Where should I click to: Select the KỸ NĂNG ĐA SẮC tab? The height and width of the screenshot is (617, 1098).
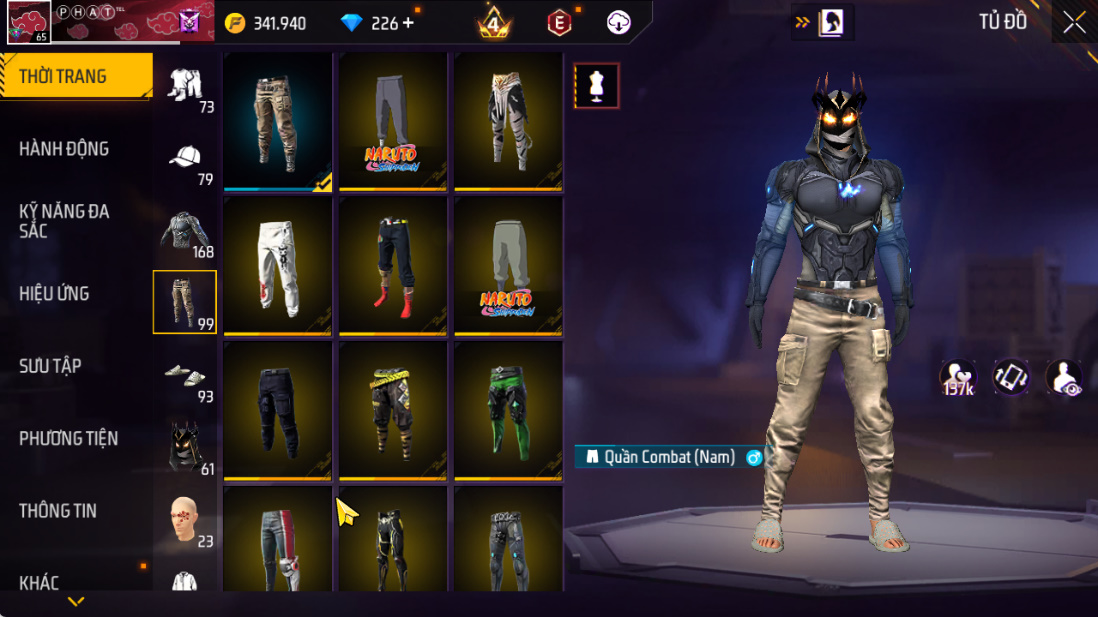pyautogui.click(x=64, y=221)
